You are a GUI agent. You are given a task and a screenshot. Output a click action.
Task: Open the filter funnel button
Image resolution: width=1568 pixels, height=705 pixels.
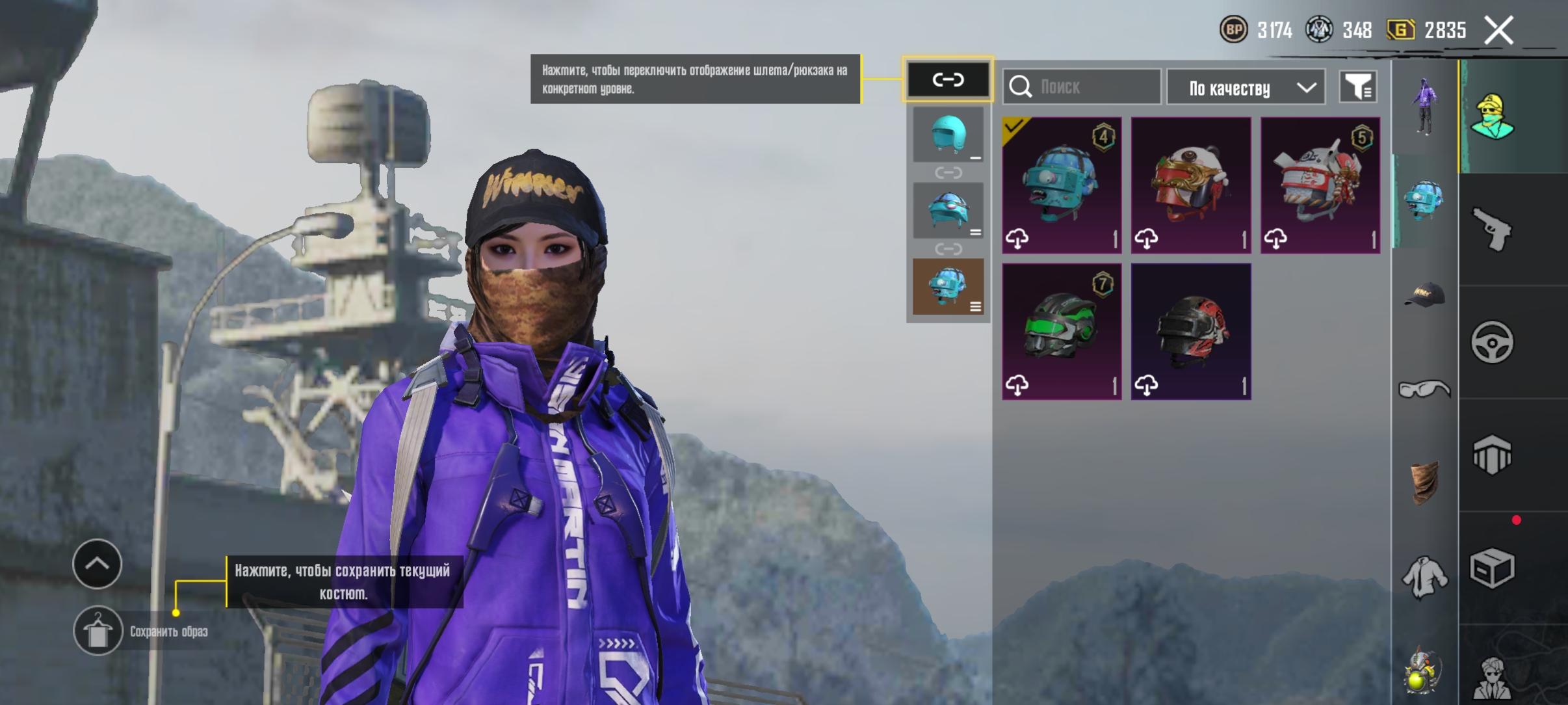pos(1358,87)
